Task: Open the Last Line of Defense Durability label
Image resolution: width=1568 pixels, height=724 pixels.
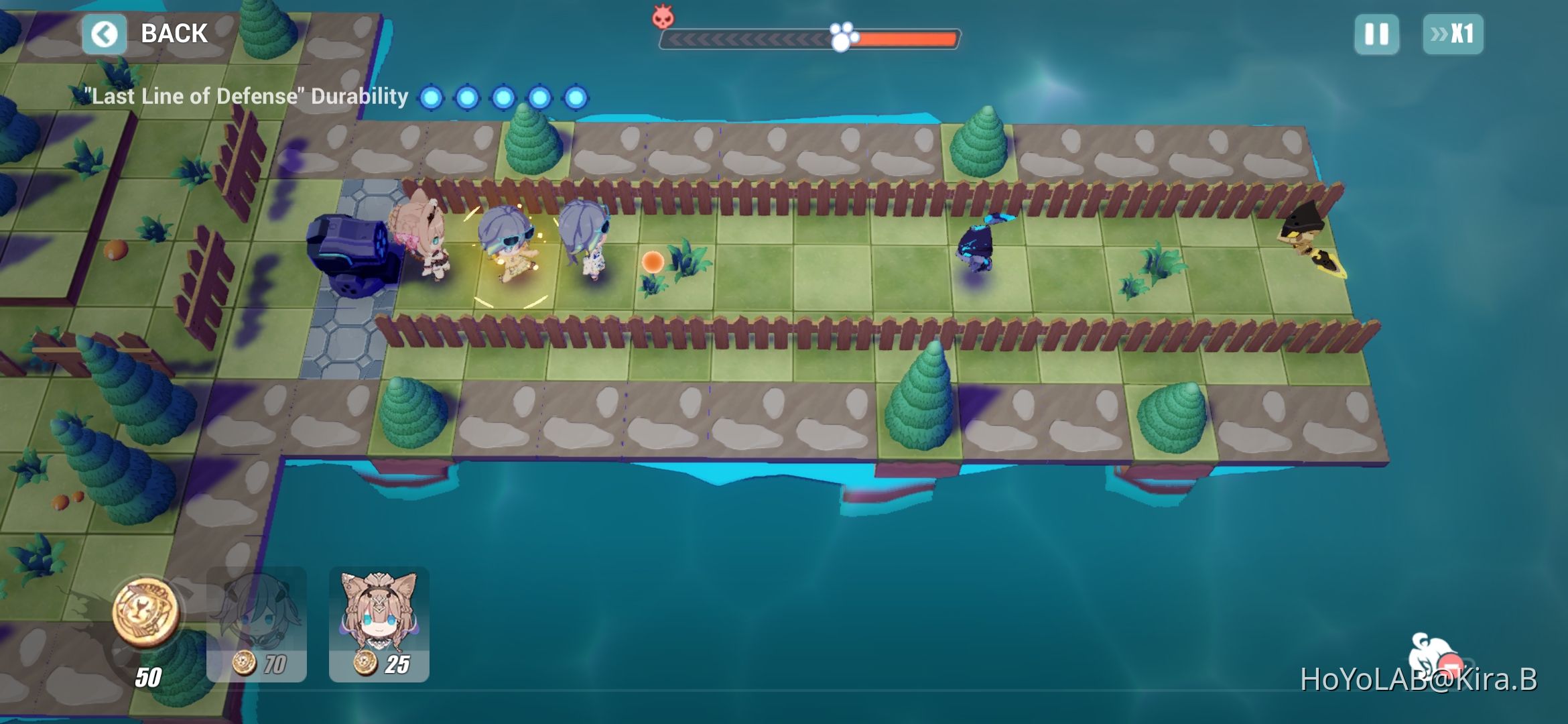Action: [x=245, y=96]
